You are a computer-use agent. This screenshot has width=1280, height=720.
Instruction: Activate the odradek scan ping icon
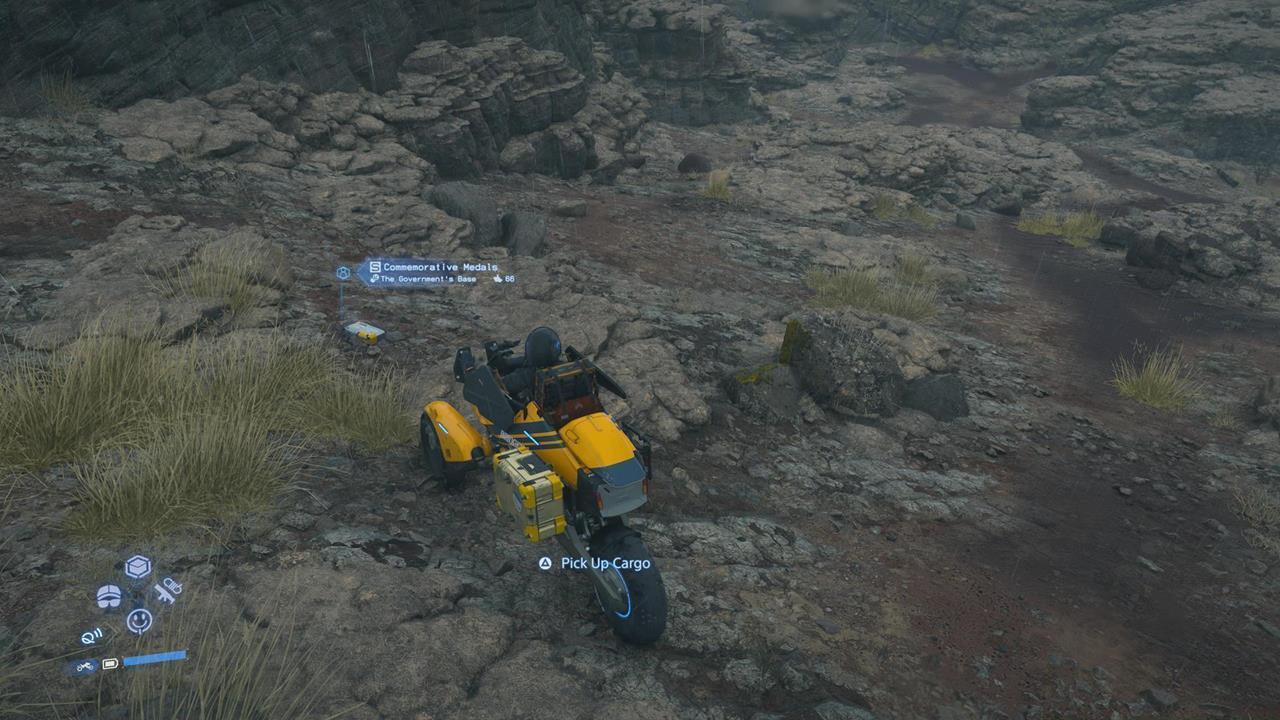(x=91, y=635)
